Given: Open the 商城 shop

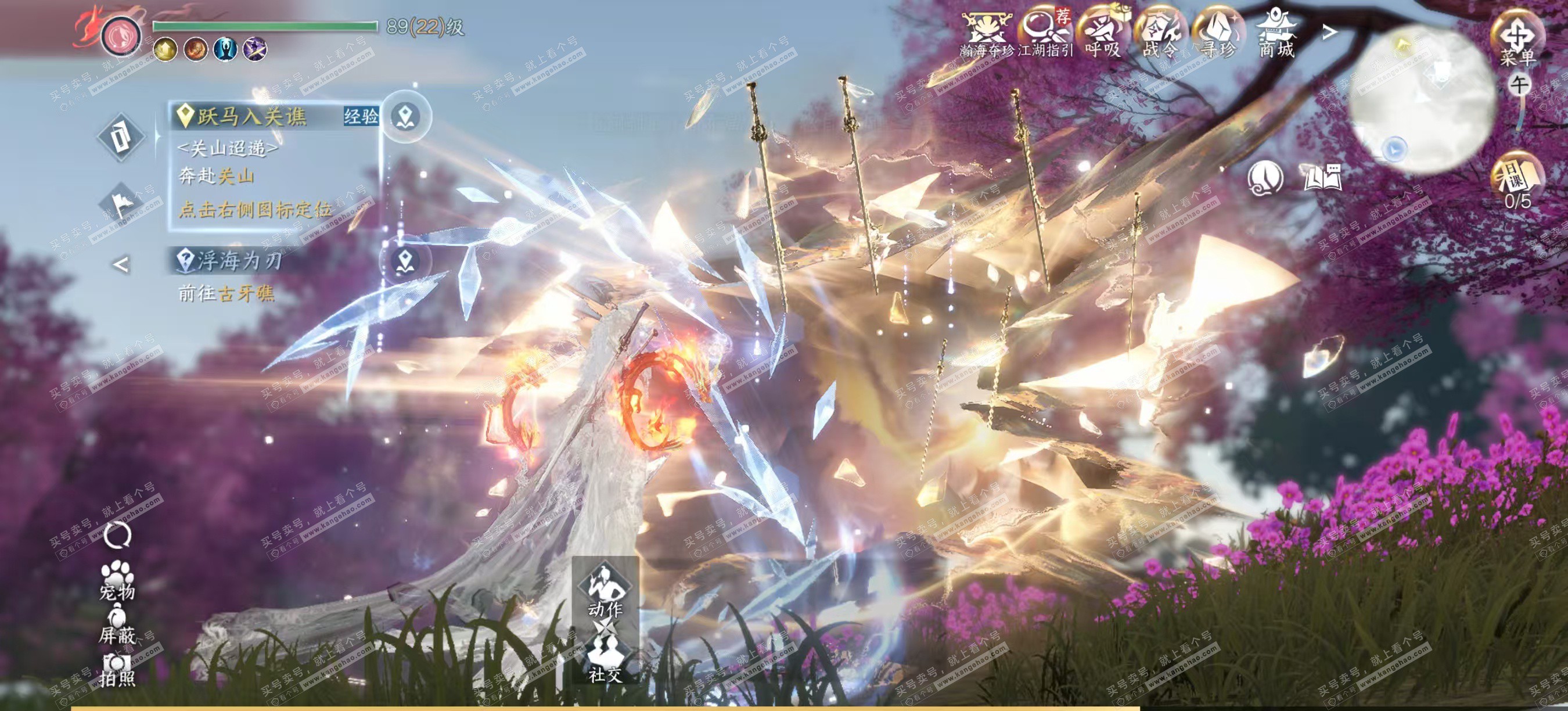Looking at the screenshot, I should [1276, 34].
